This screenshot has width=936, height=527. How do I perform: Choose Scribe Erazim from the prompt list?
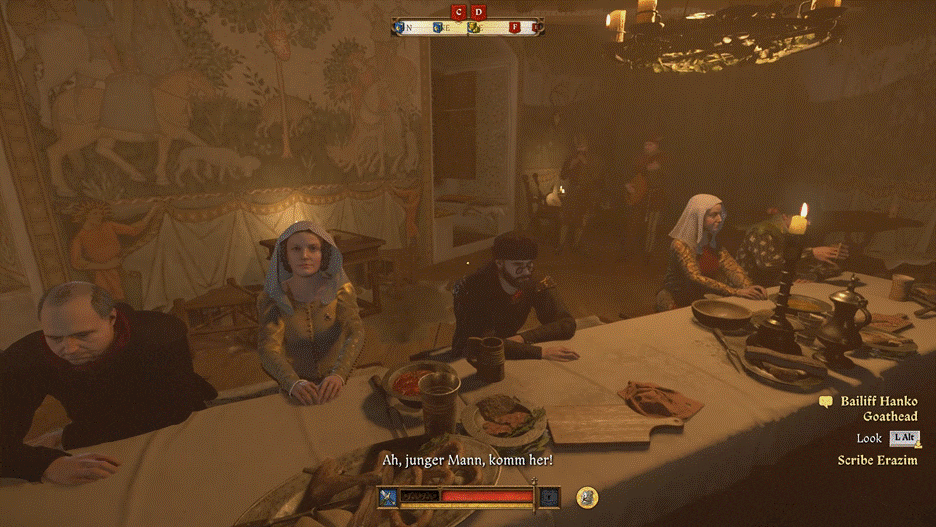[877, 460]
